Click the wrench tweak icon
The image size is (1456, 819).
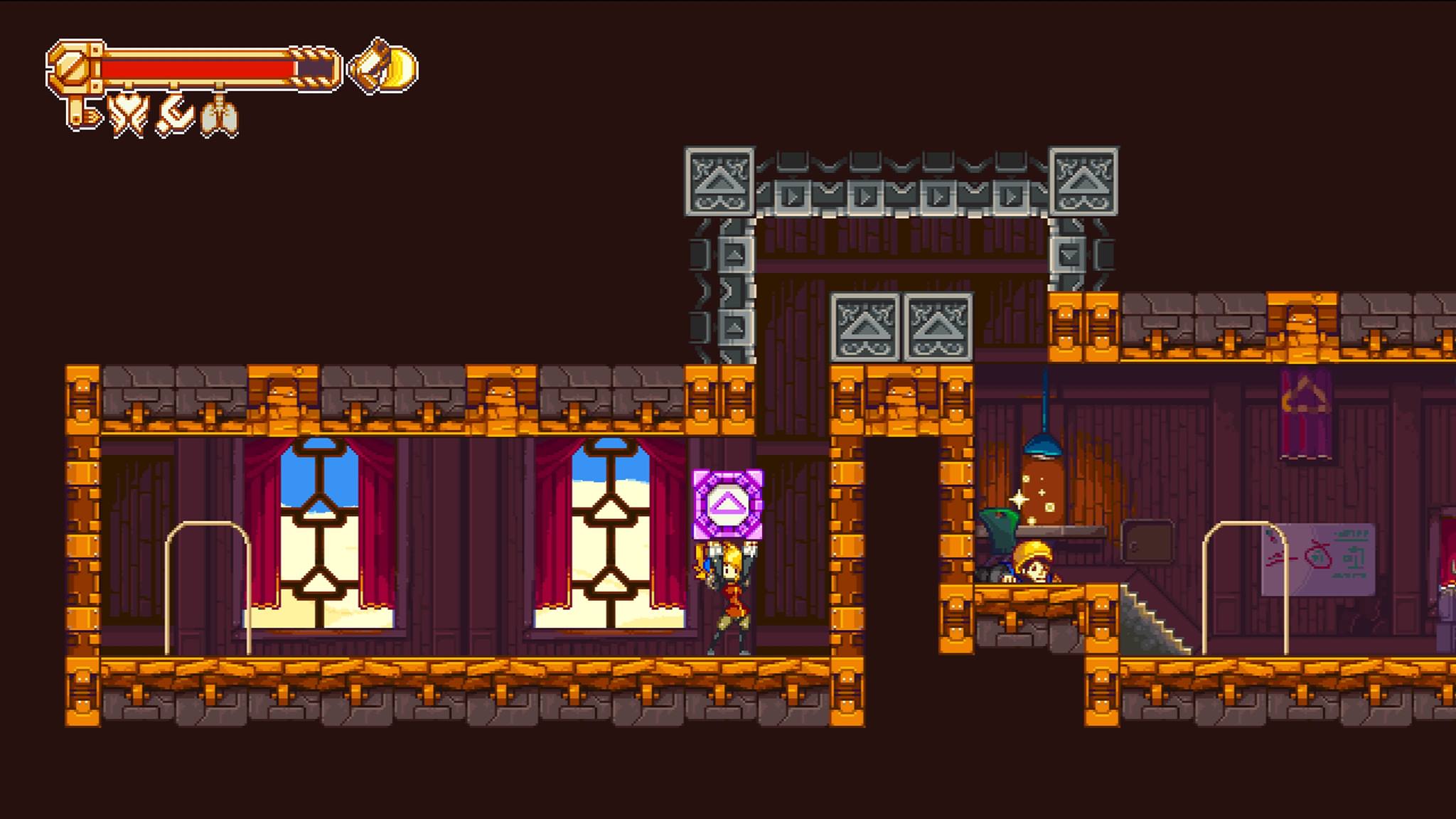point(174,116)
